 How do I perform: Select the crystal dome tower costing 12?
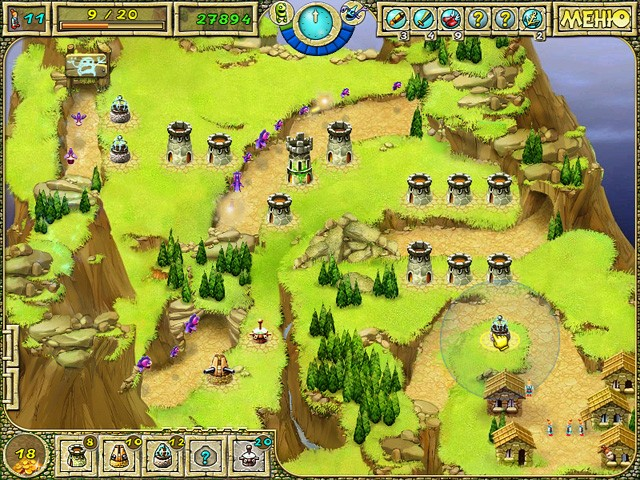pos(161,455)
